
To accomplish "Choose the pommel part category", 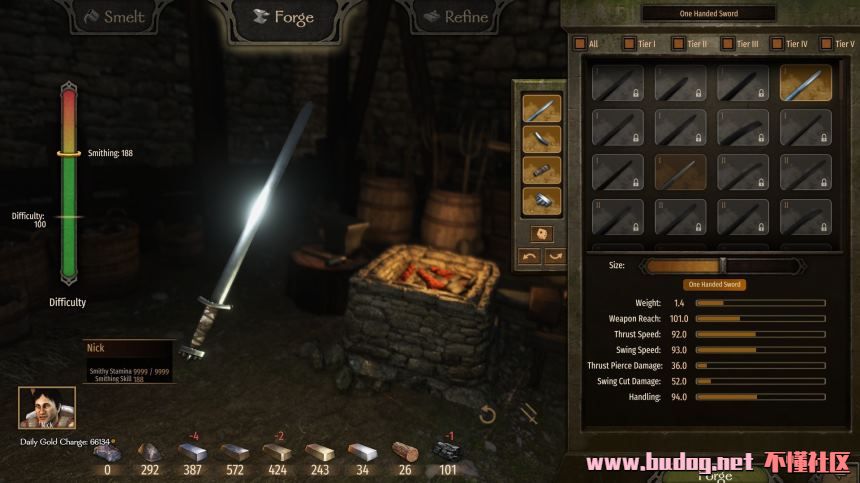I will (x=541, y=201).
